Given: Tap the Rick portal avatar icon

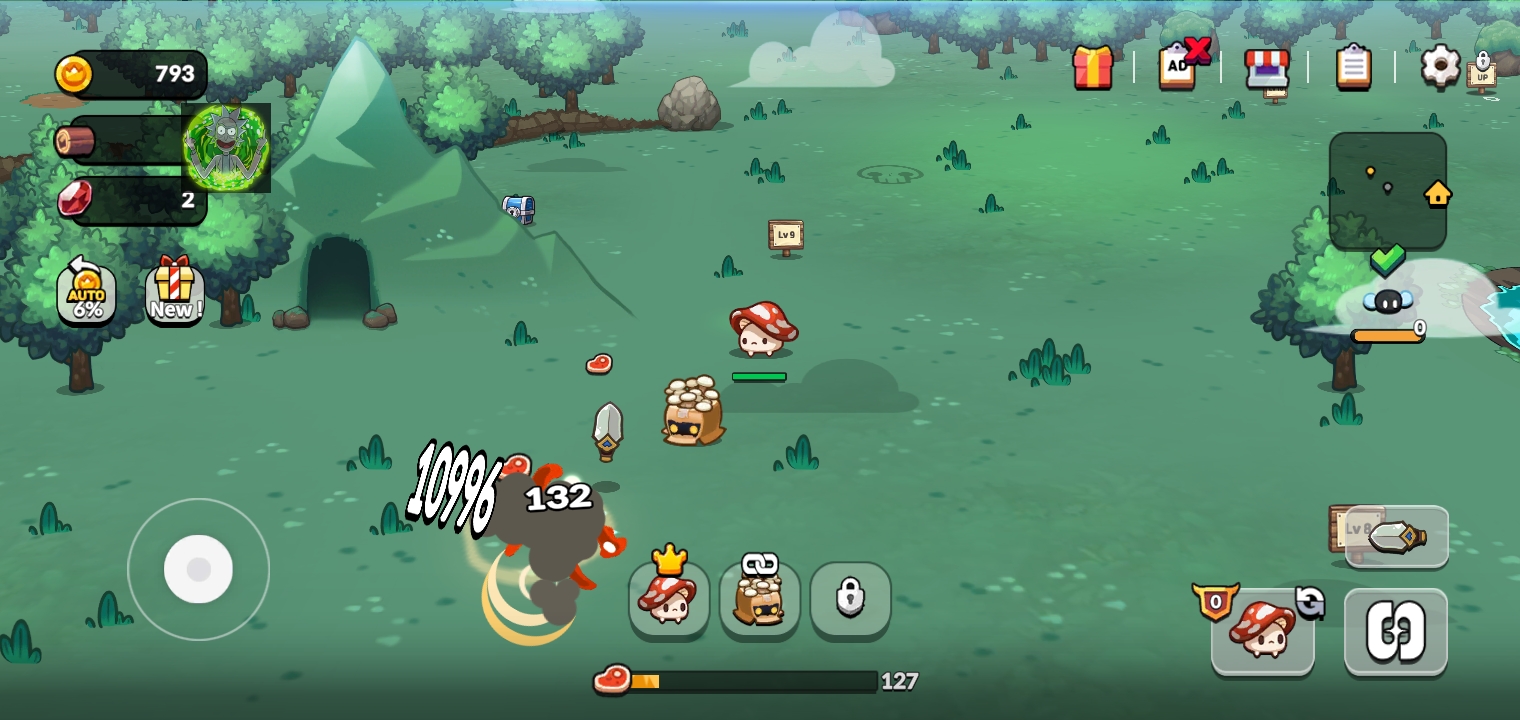Looking at the screenshot, I should (x=226, y=147).
